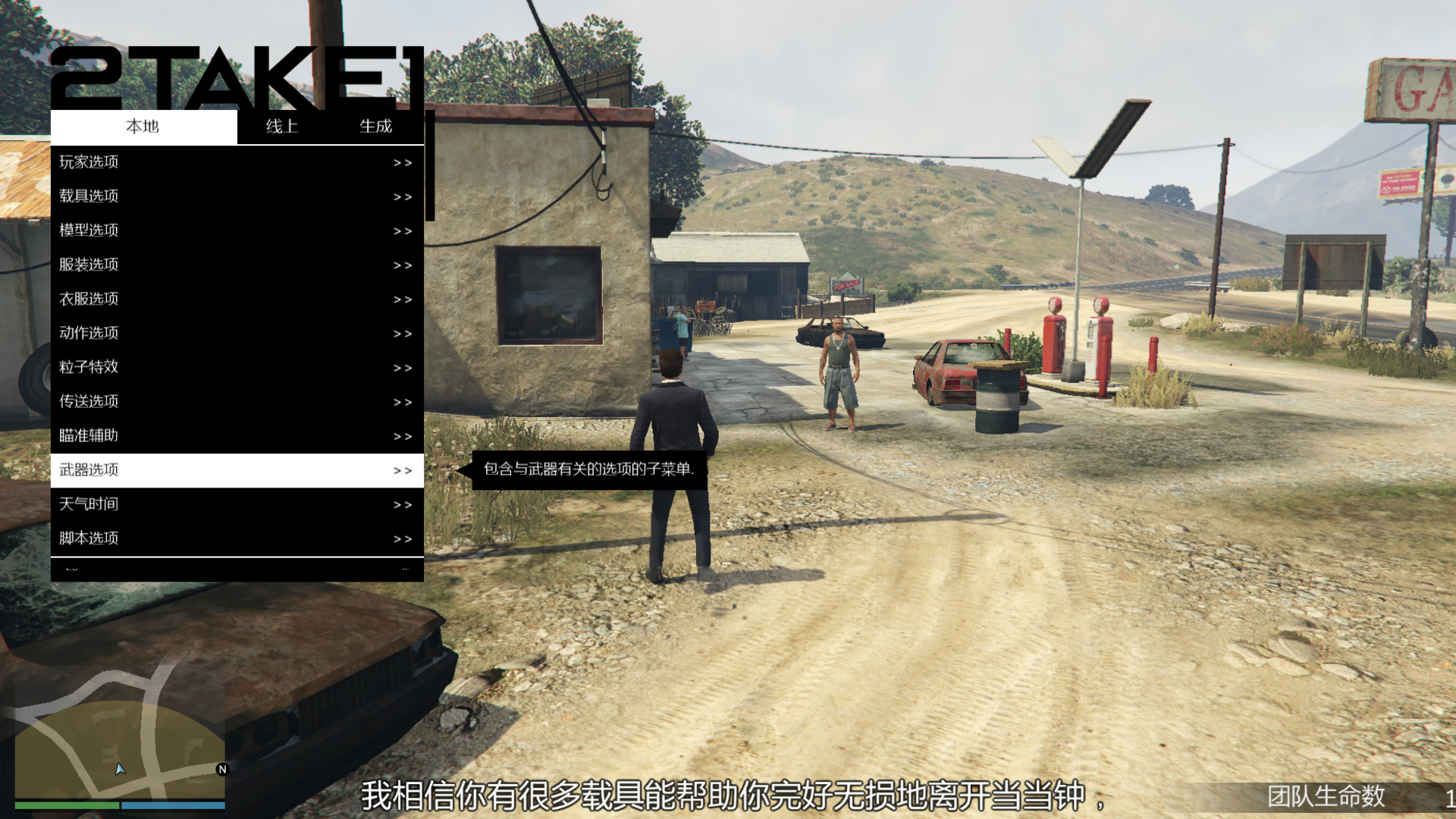This screenshot has width=1456, height=819.
Task: Open the 载具选项 menu entry
Action: coord(152,196)
